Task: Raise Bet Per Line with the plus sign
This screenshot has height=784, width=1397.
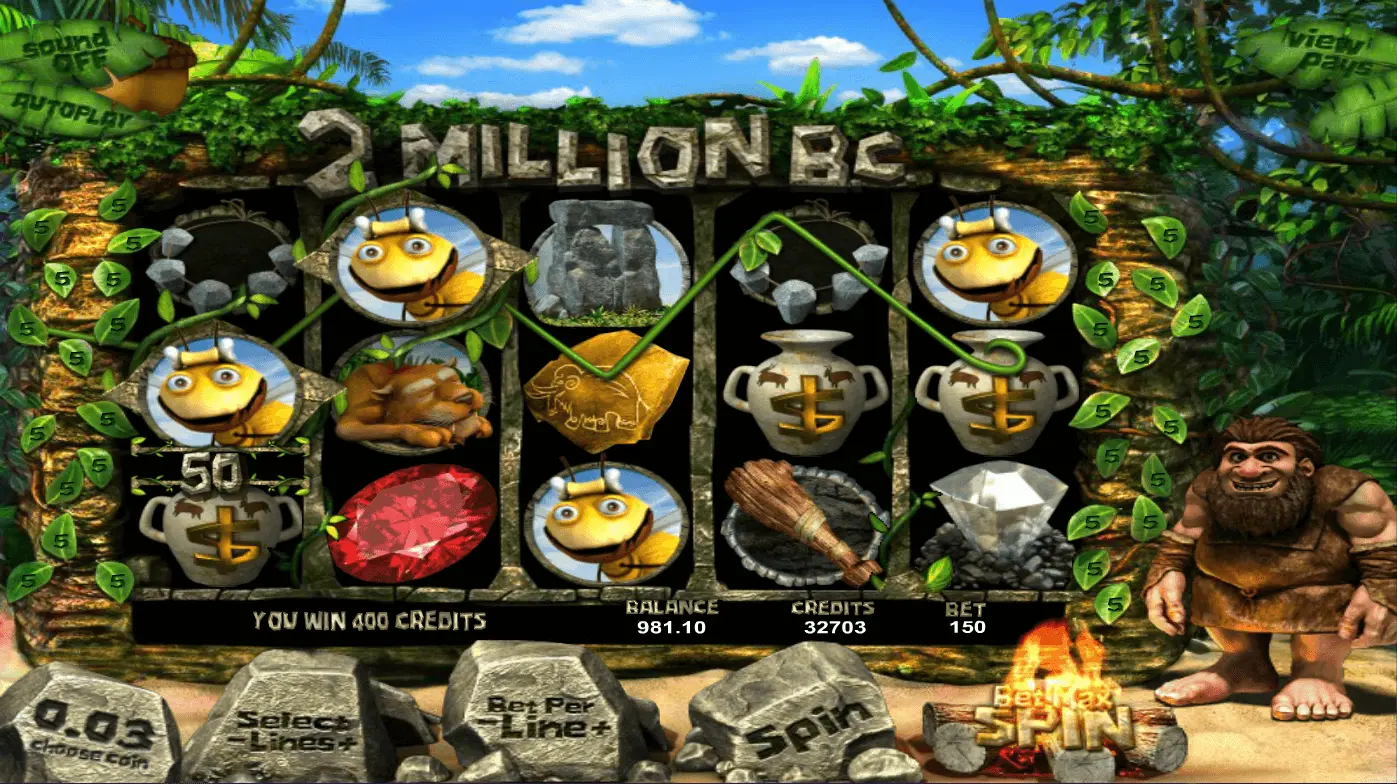Action: [599, 727]
